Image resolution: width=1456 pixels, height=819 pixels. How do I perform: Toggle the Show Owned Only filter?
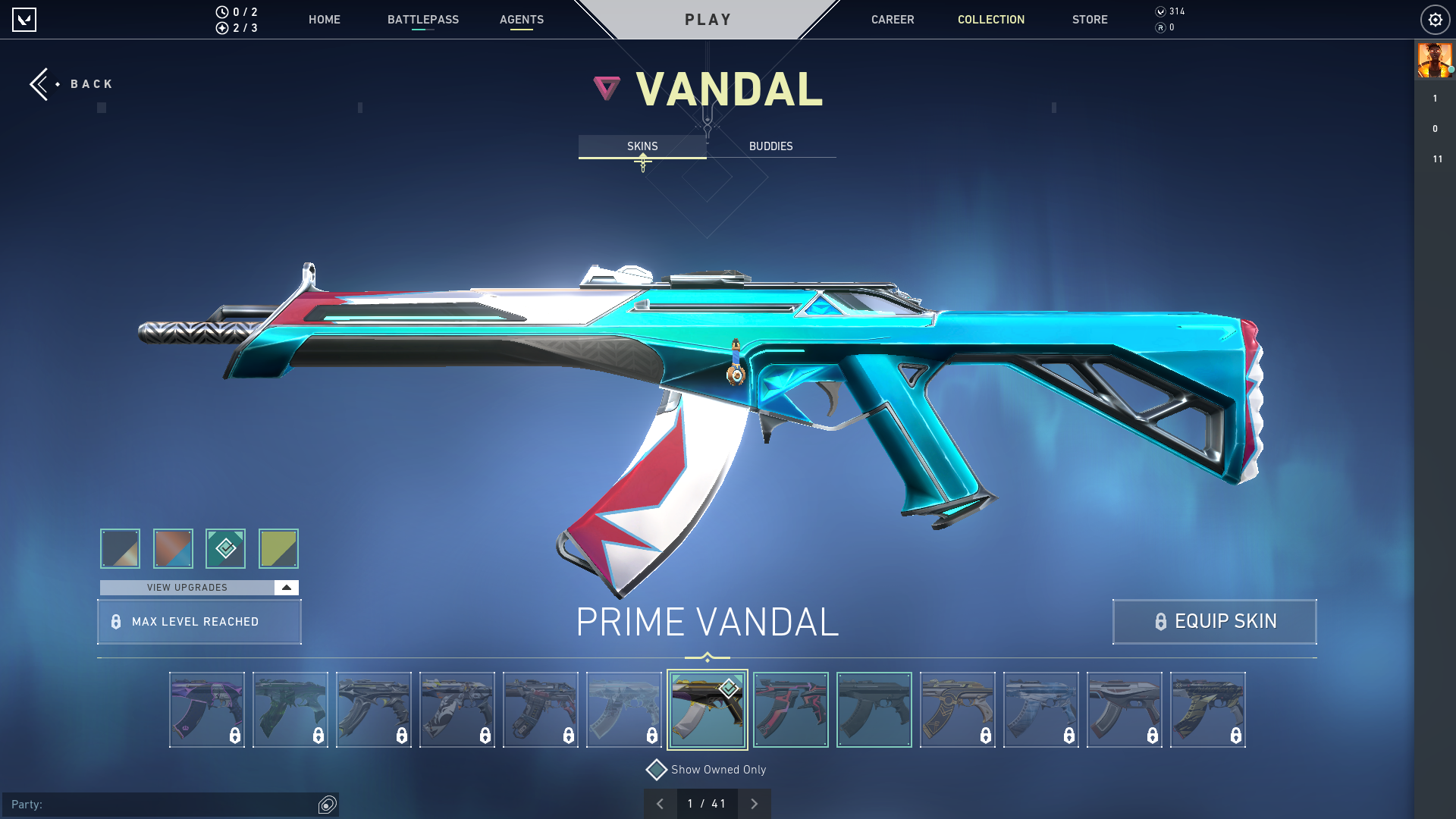[x=656, y=769]
